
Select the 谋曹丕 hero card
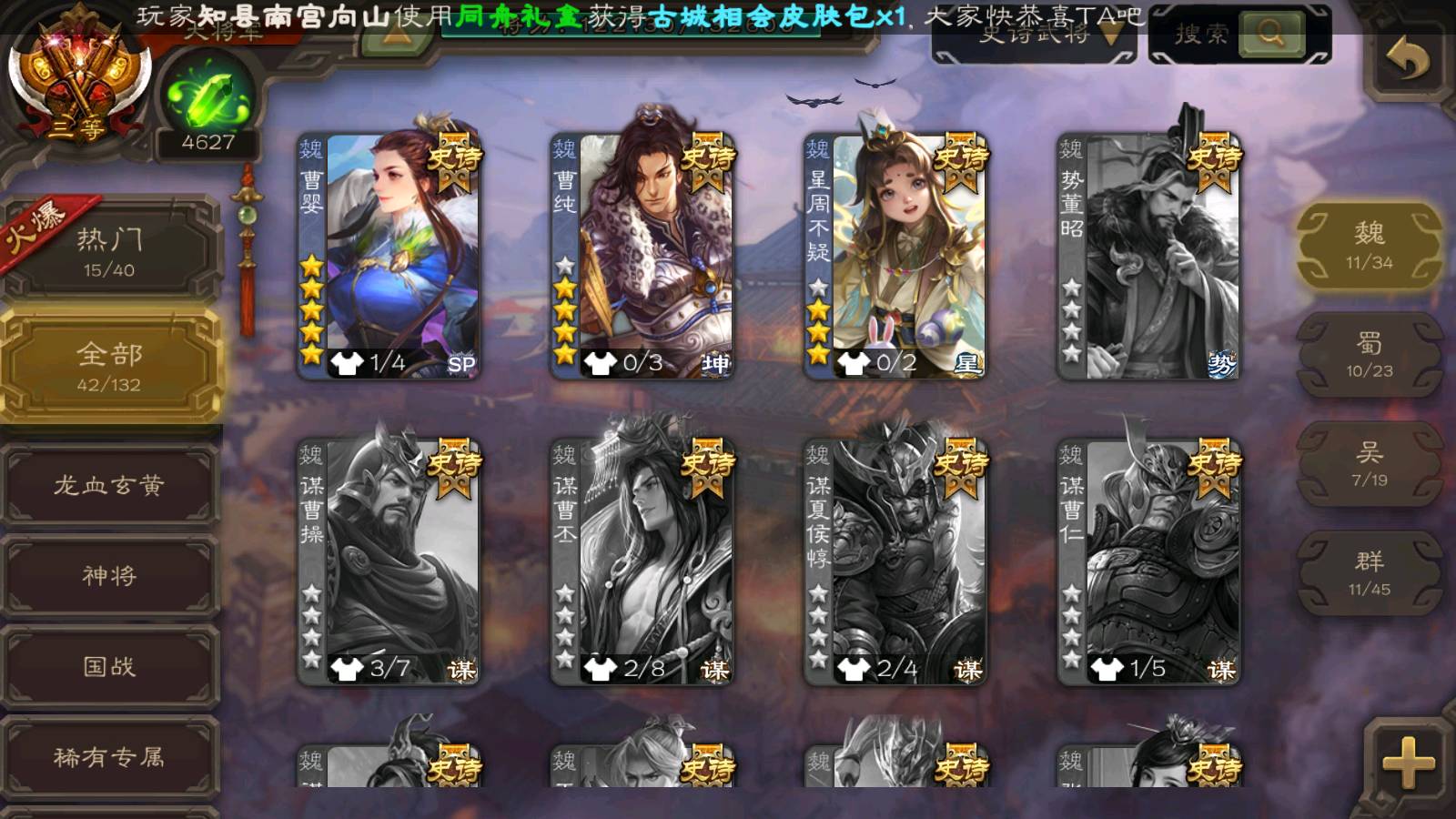(642, 561)
